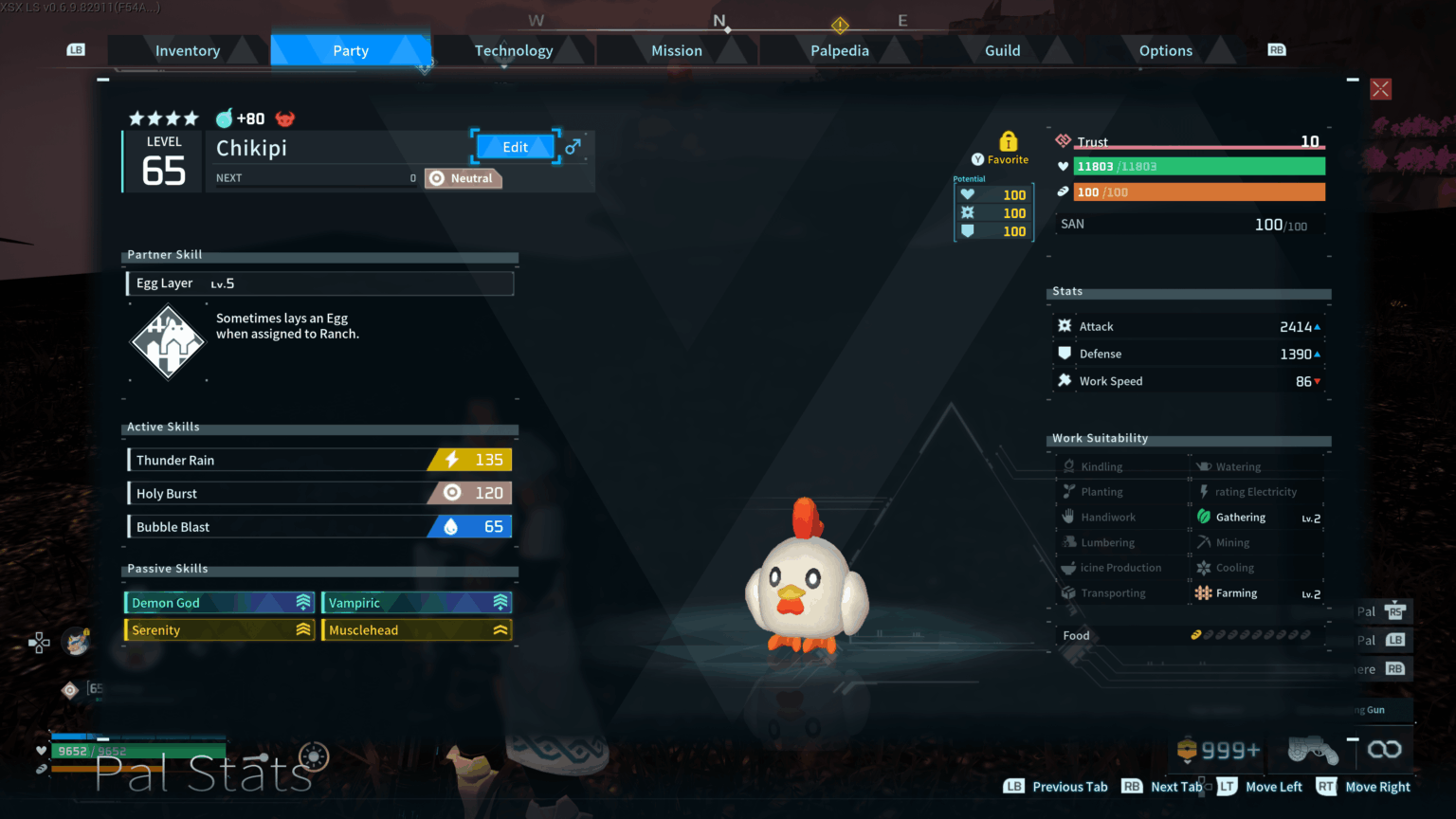Viewport: 1456px width, 819px height.
Task: Open the Palpedia tab
Action: (x=840, y=51)
